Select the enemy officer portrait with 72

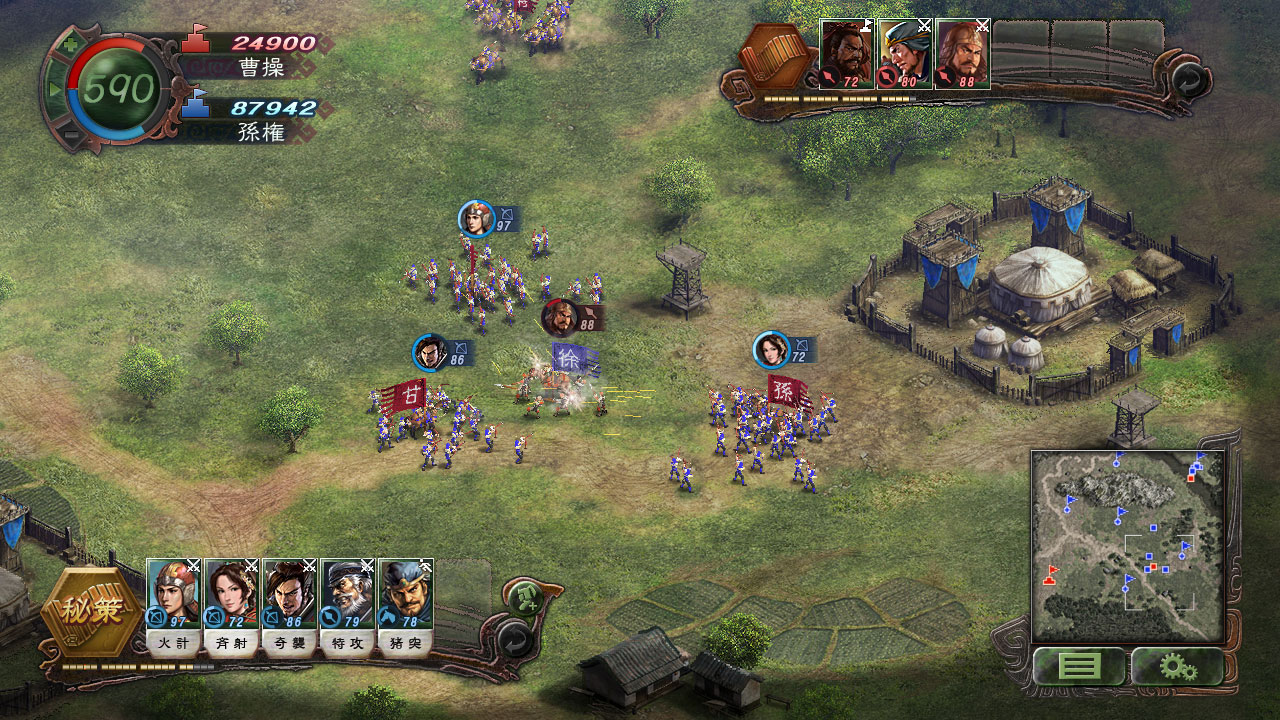pos(847,54)
